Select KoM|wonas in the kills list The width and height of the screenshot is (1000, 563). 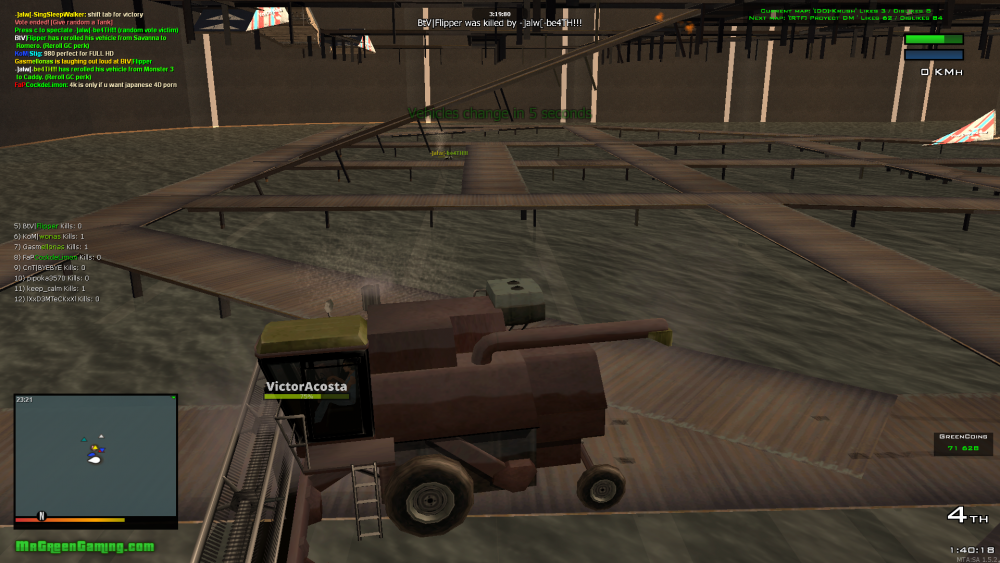click(50, 236)
